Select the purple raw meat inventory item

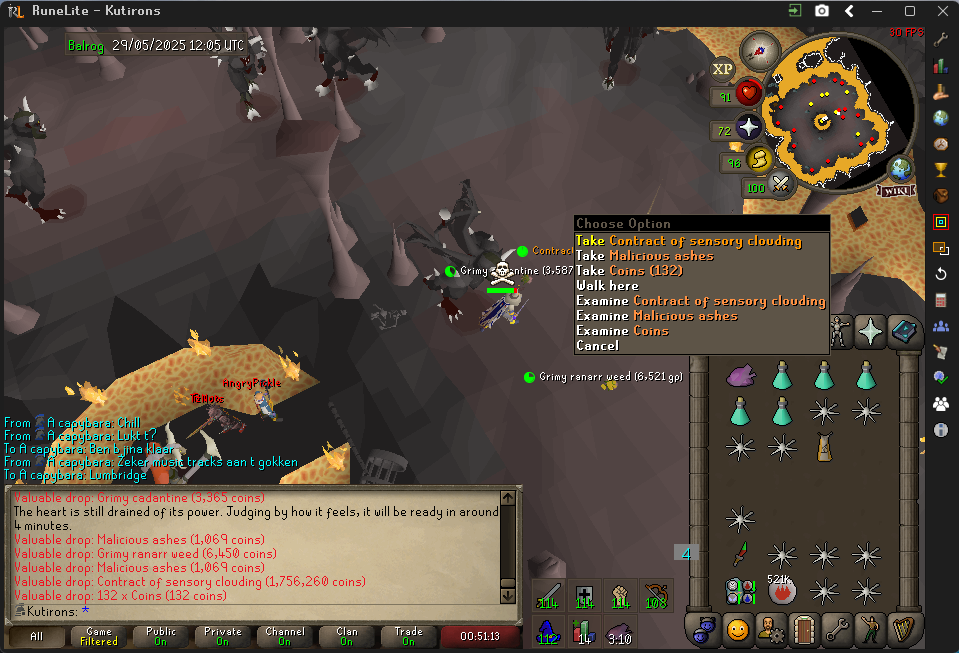(x=740, y=375)
